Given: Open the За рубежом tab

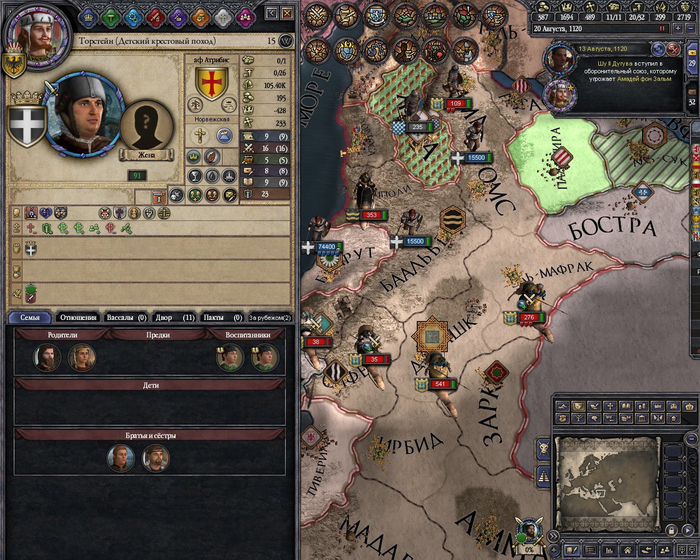Looking at the screenshot, I should [269, 318].
